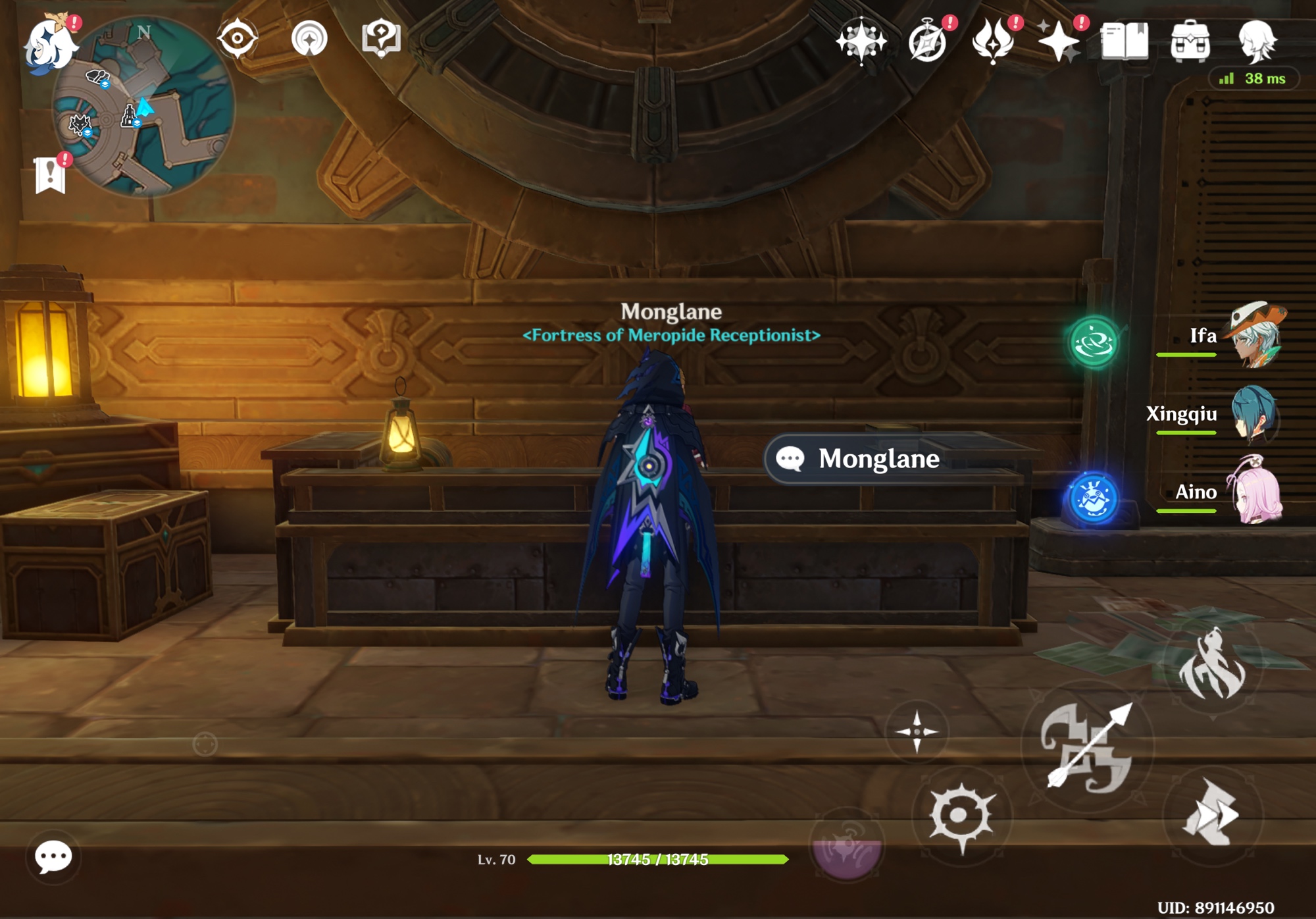Switch to party member Ifa
1316x919 pixels.
click(x=1254, y=336)
